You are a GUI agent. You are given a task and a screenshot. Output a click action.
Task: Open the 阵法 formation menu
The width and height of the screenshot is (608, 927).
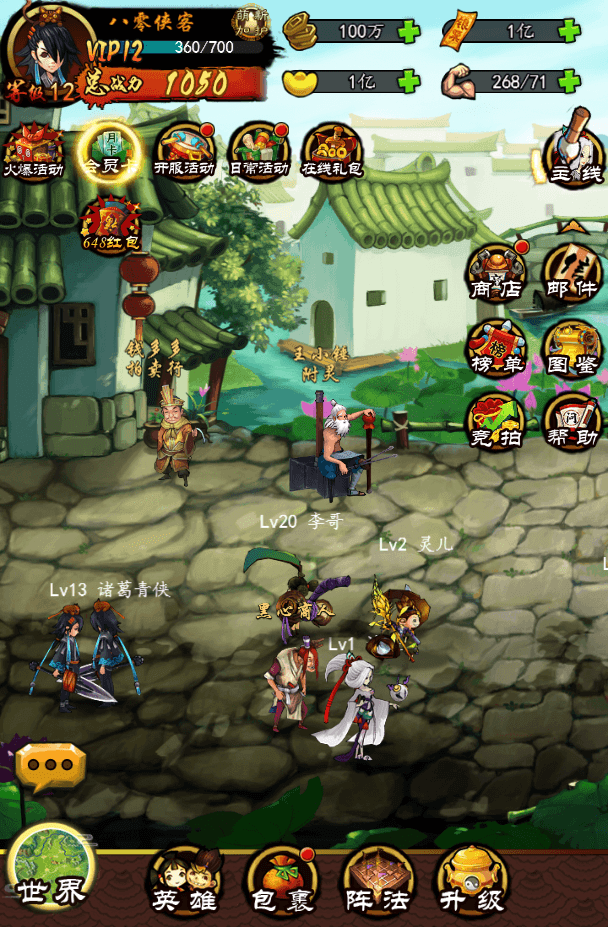[x=377, y=880]
